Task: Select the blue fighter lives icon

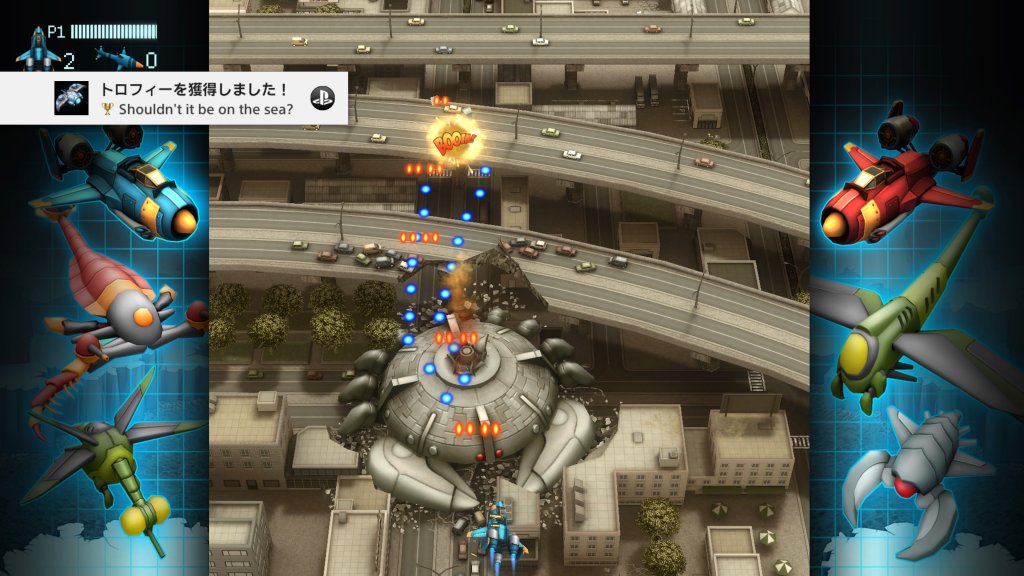Action: coord(38,51)
